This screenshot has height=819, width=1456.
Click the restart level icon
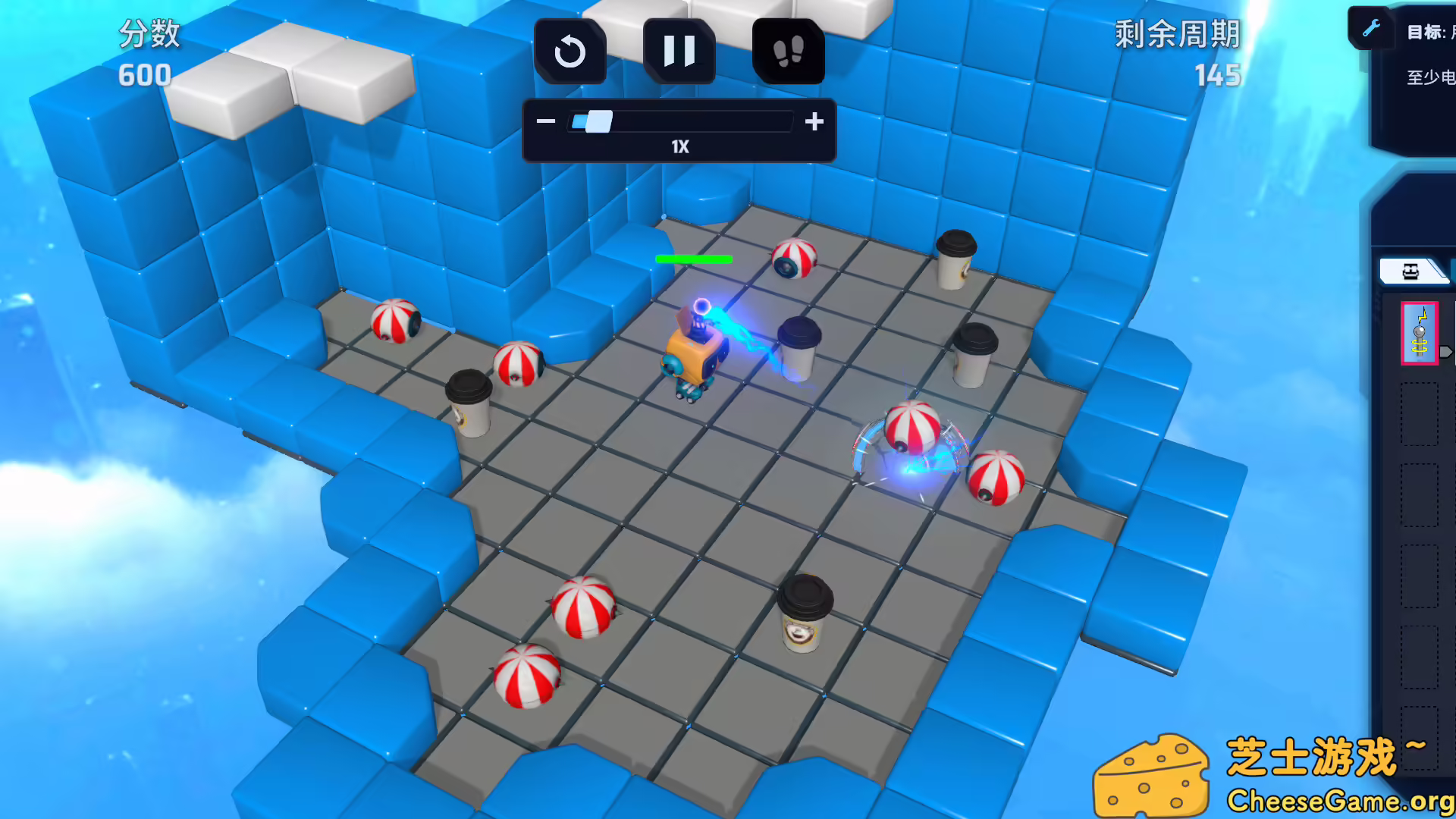tap(570, 51)
